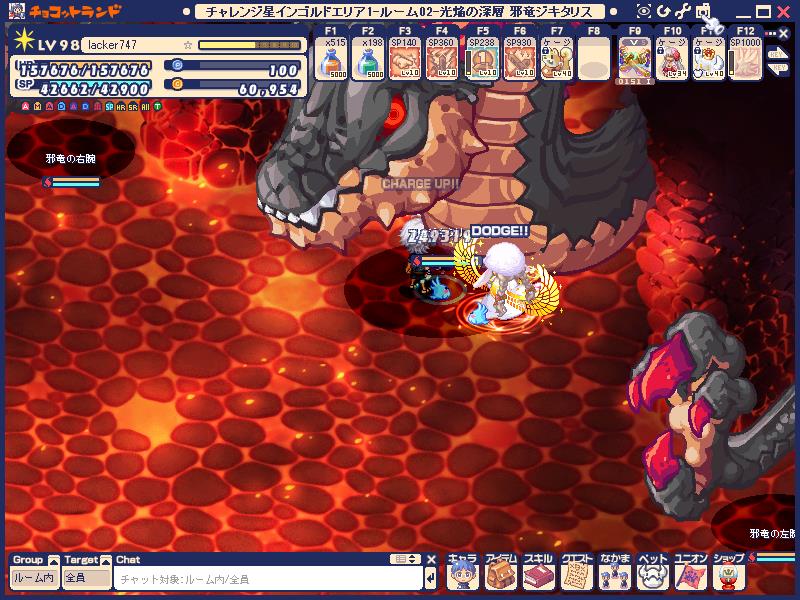Open the ペット pet menu

[x=652, y=573]
